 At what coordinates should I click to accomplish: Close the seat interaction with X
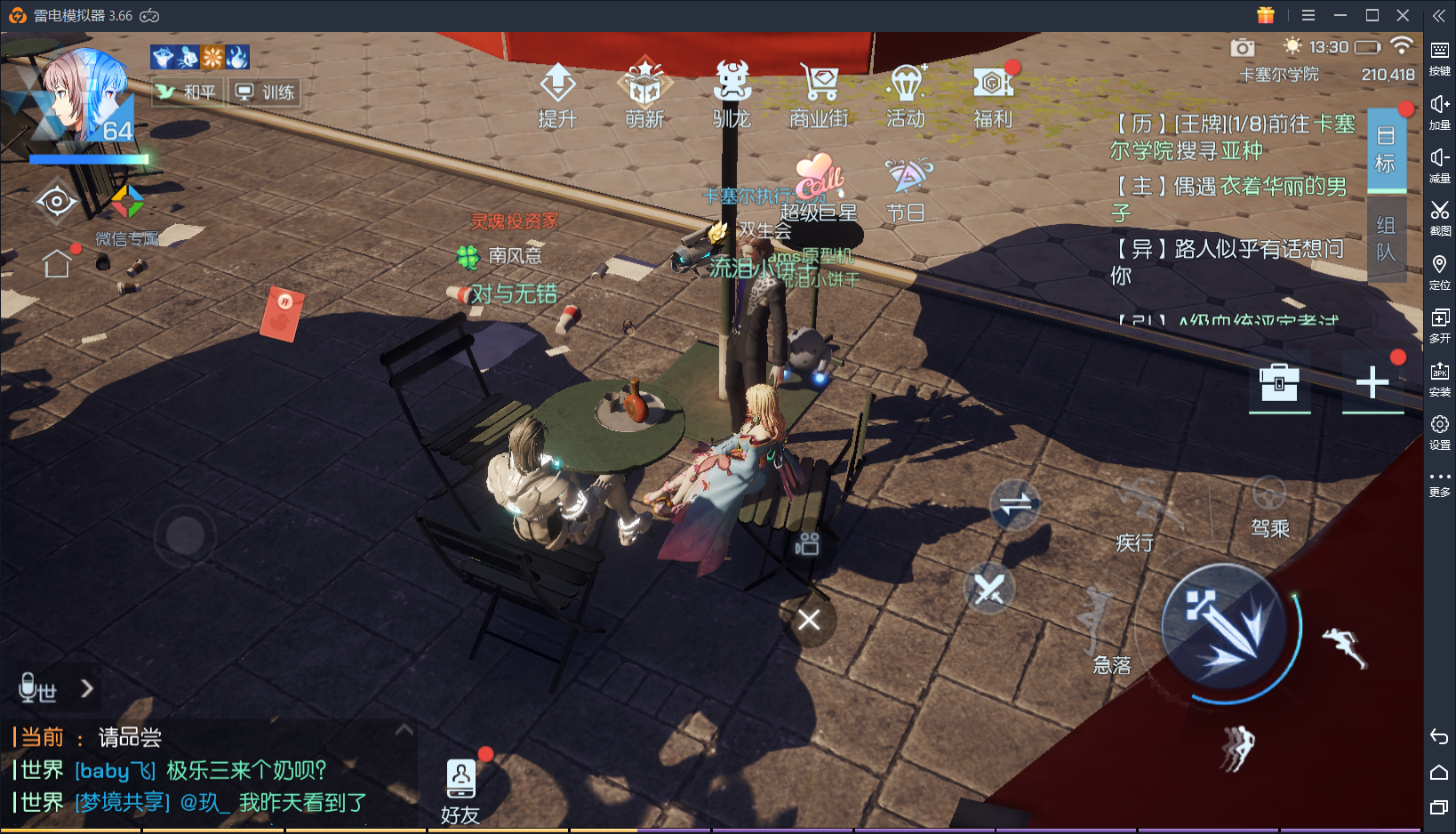point(808,620)
